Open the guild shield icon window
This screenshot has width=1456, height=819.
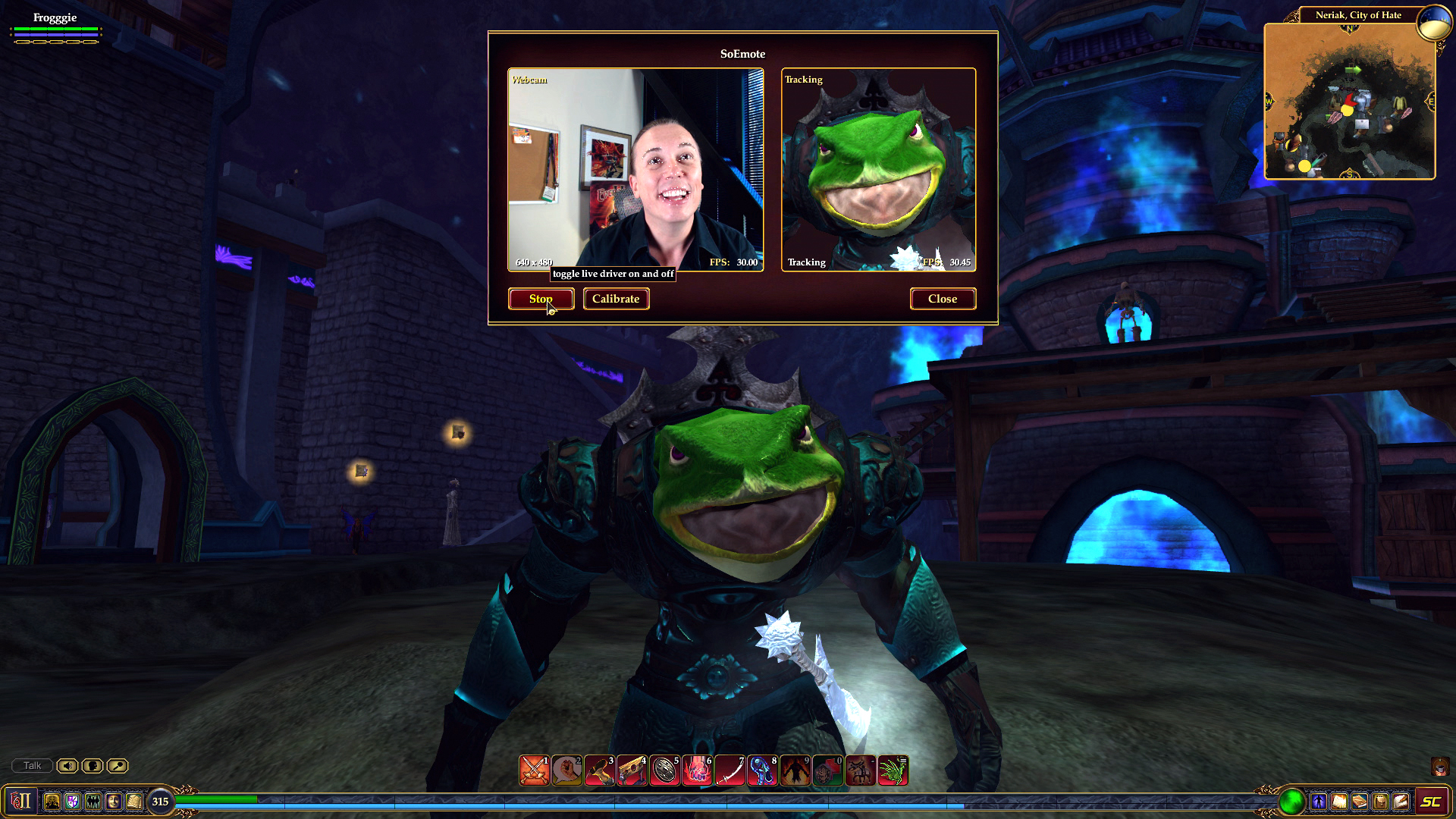click(72, 801)
